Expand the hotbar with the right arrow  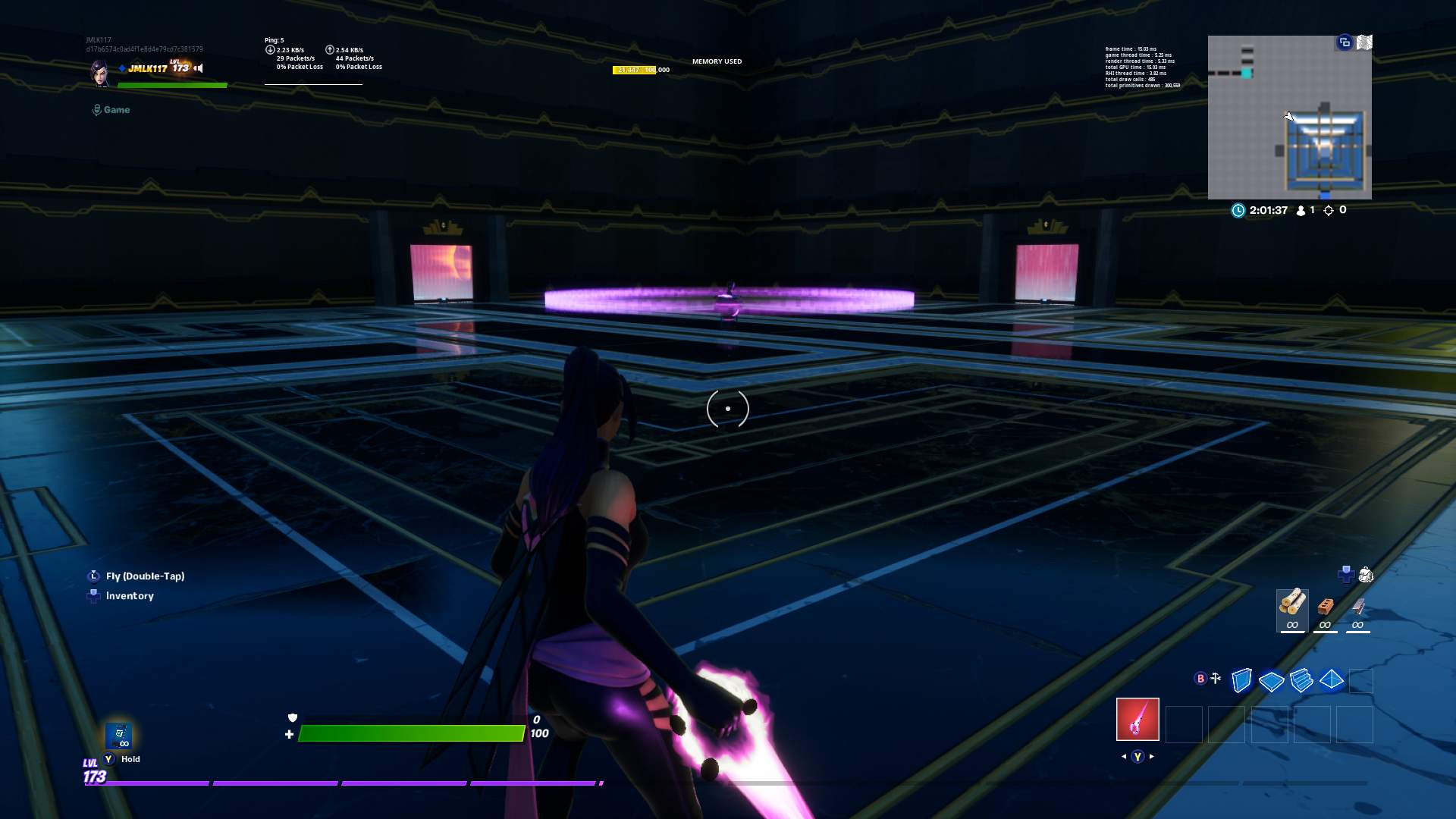(1152, 756)
